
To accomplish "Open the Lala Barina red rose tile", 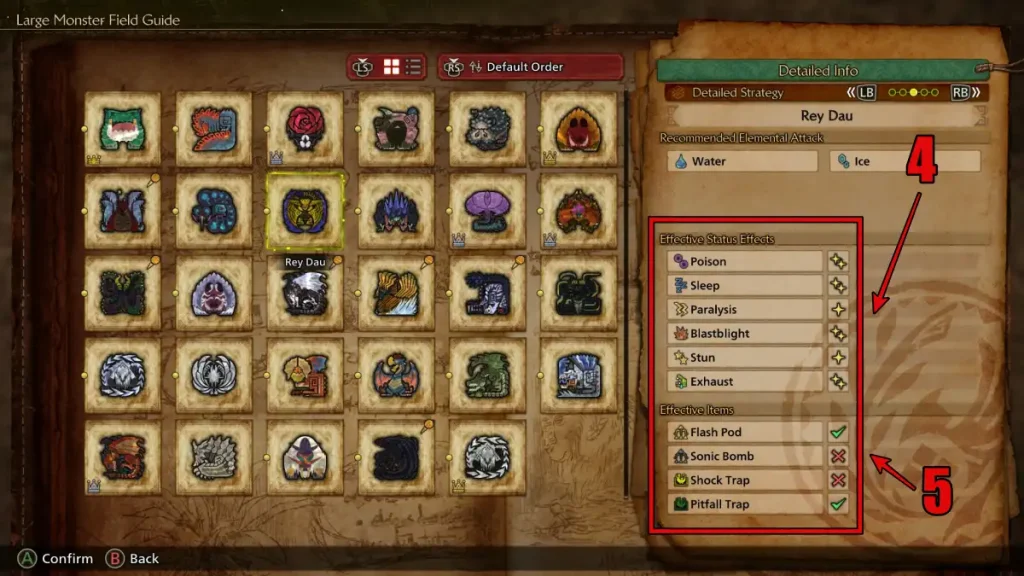I will point(305,129).
